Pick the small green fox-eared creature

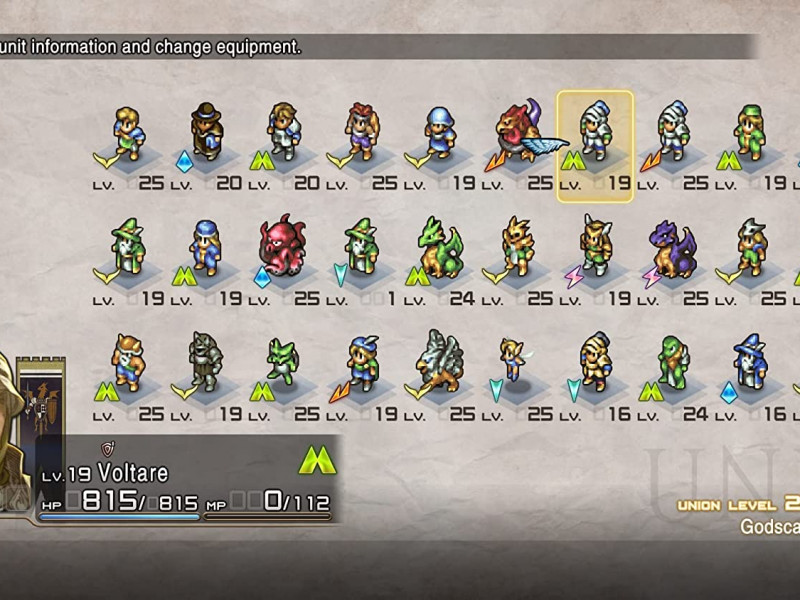tap(284, 360)
